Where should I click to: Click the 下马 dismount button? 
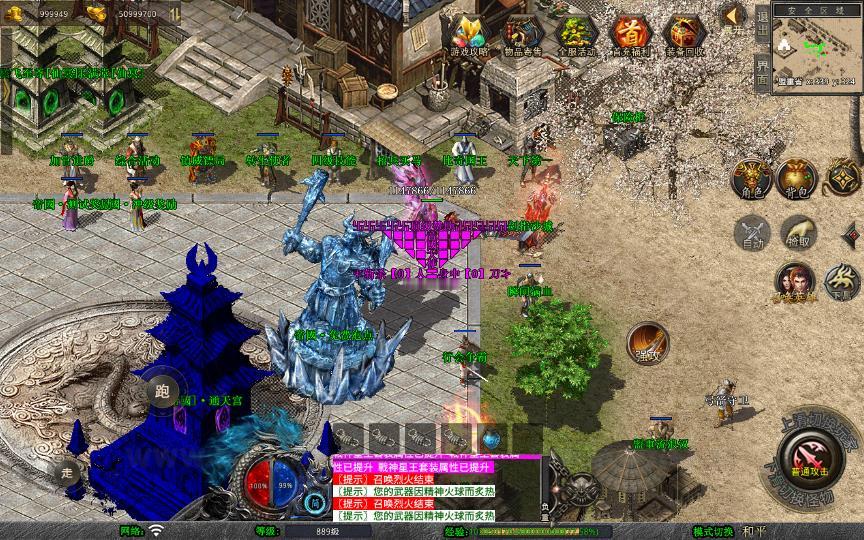click(843, 281)
